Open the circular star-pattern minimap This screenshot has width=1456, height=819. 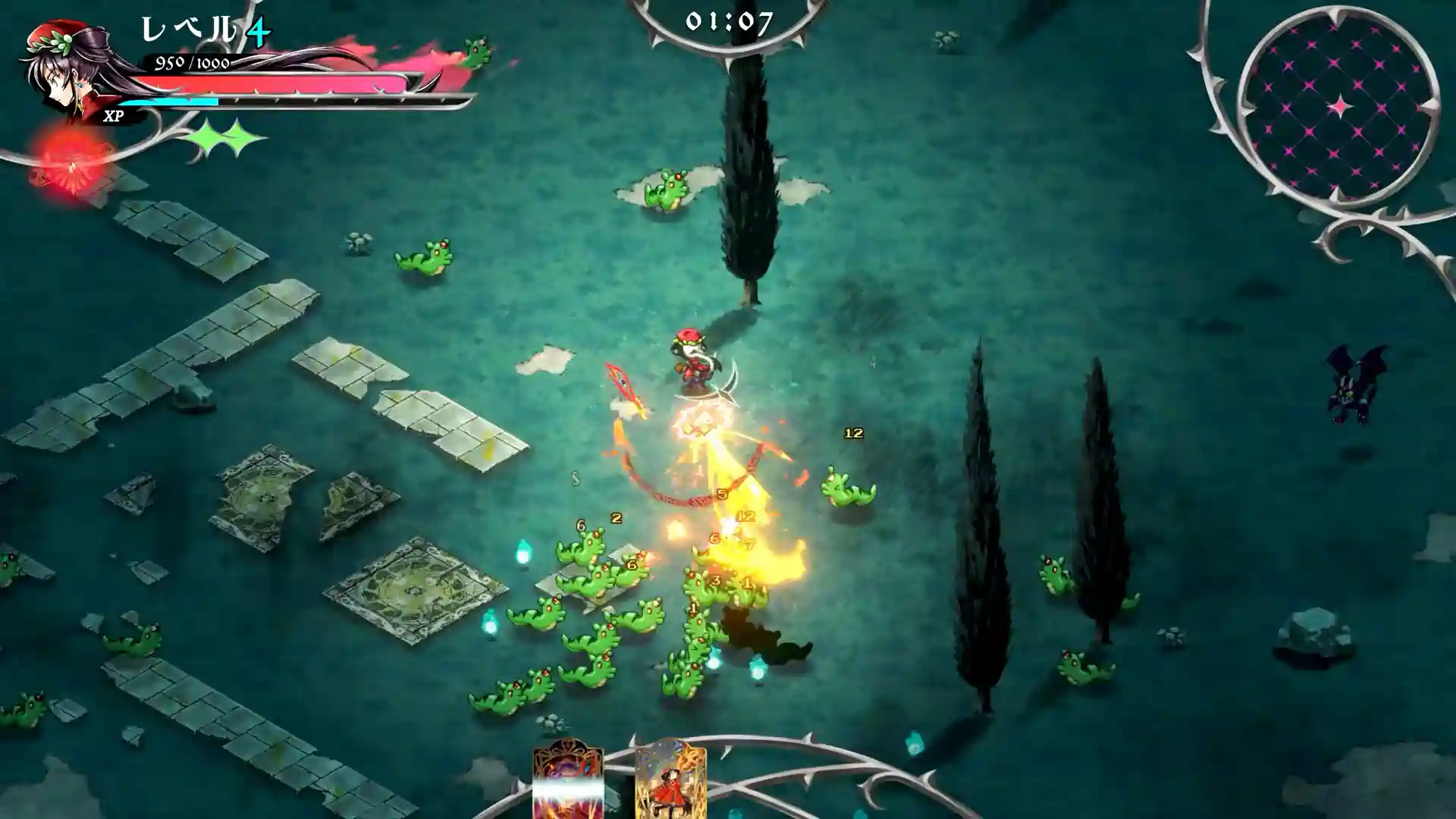[x=1338, y=106]
